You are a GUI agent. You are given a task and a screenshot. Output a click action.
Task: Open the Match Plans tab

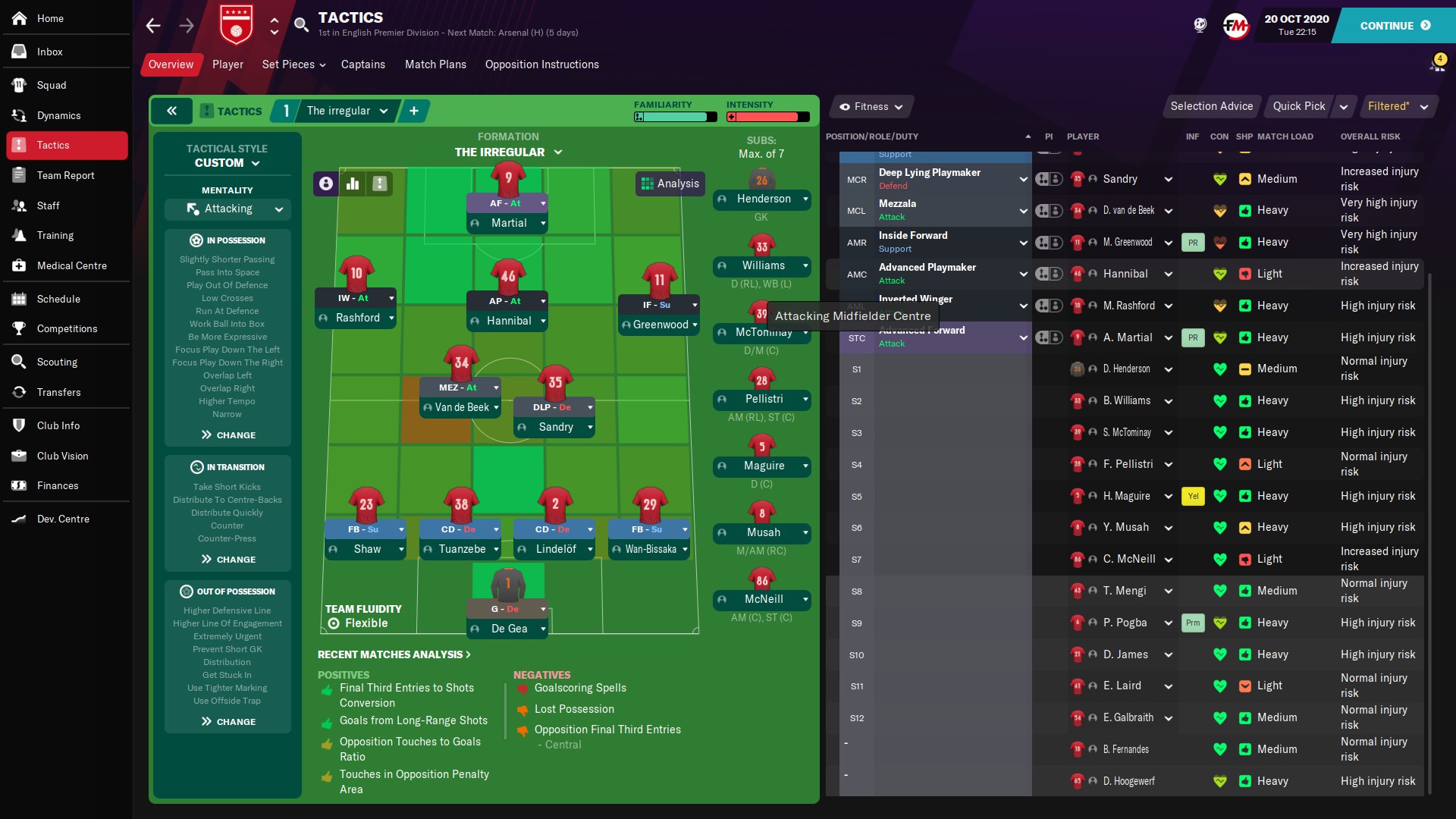[435, 64]
